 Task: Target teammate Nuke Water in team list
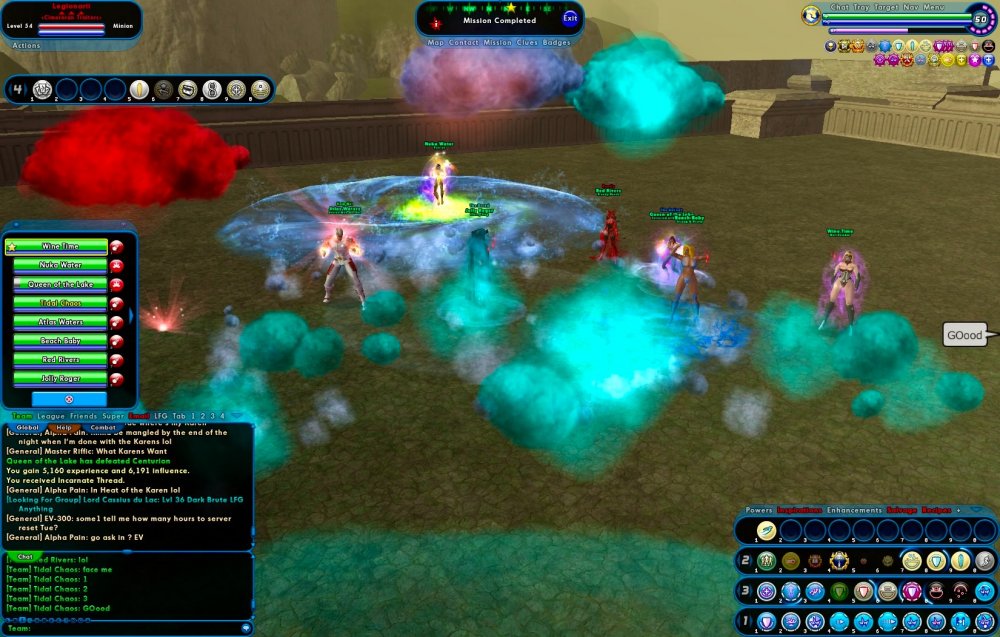click(60, 265)
